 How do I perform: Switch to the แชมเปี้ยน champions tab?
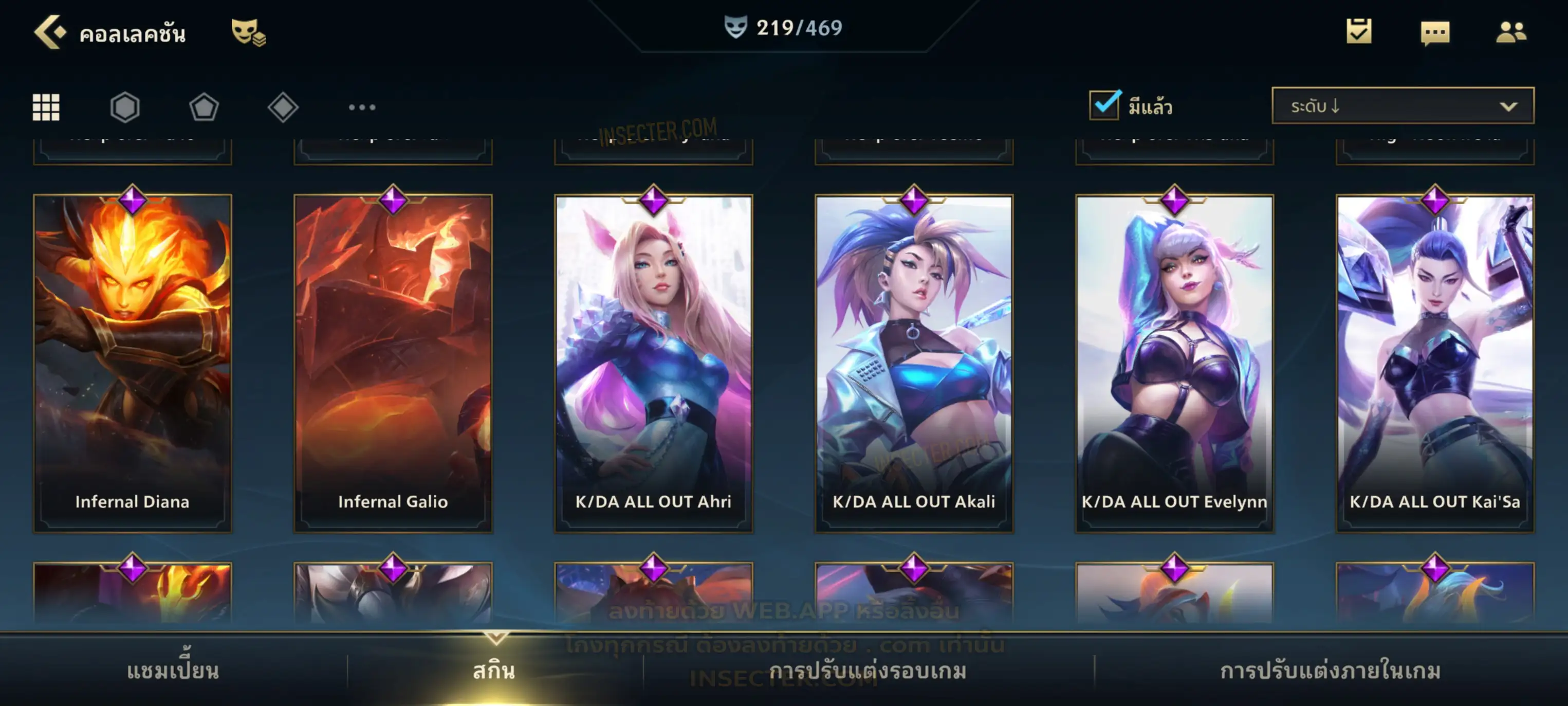point(173,671)
